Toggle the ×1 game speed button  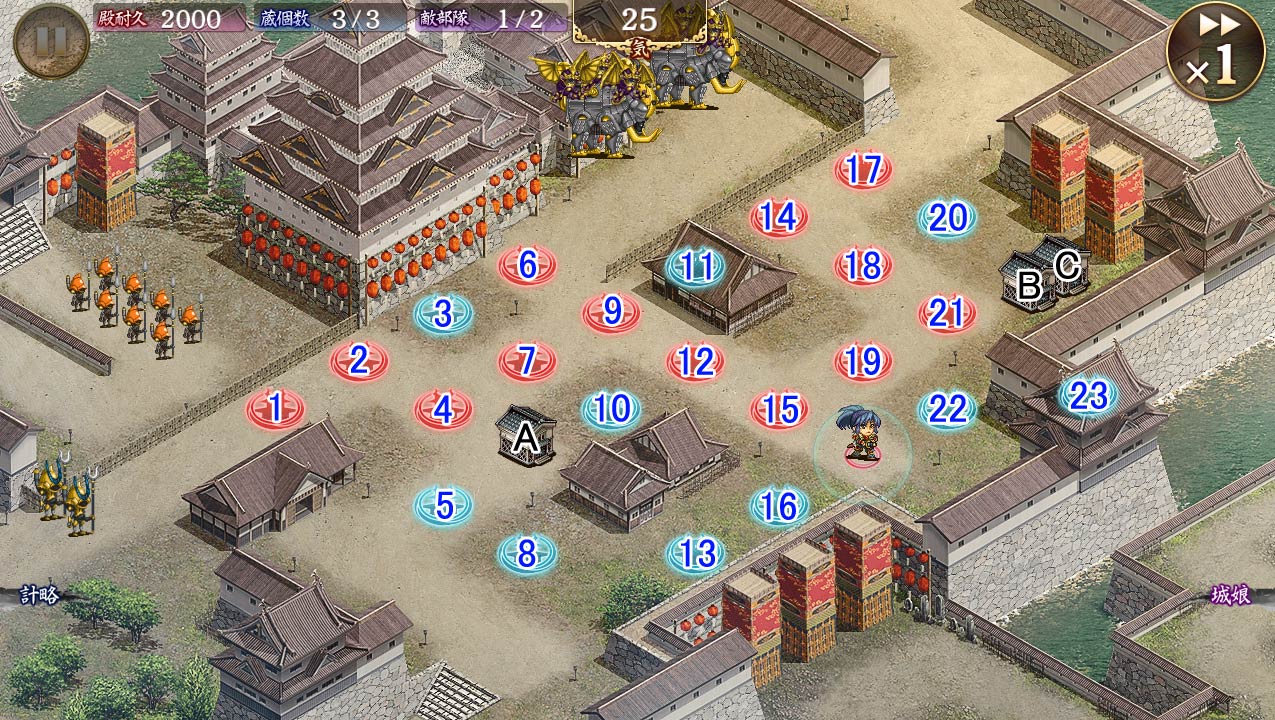[x=1213, y=52]
